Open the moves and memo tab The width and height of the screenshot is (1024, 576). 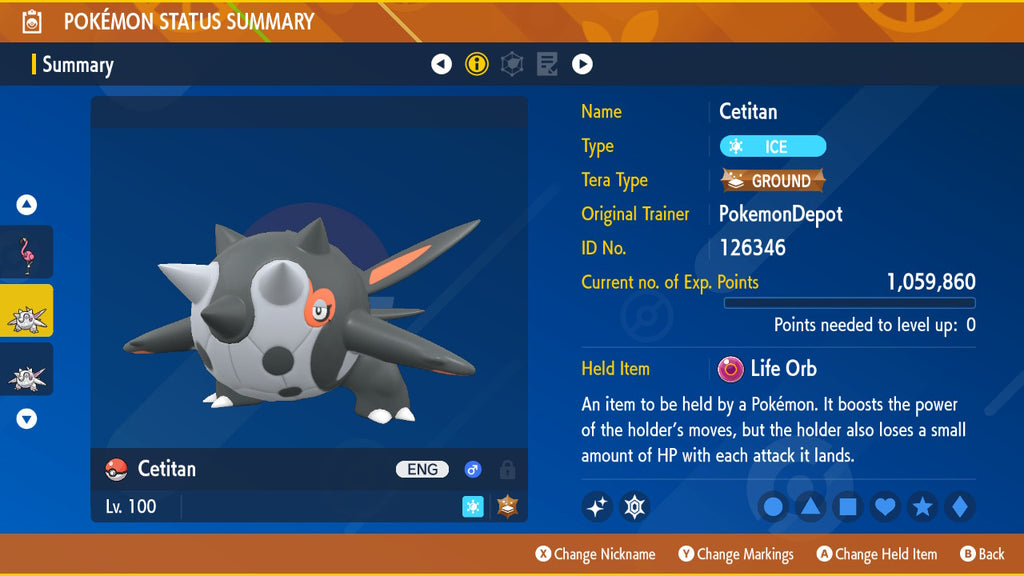(x=547, y=65)
